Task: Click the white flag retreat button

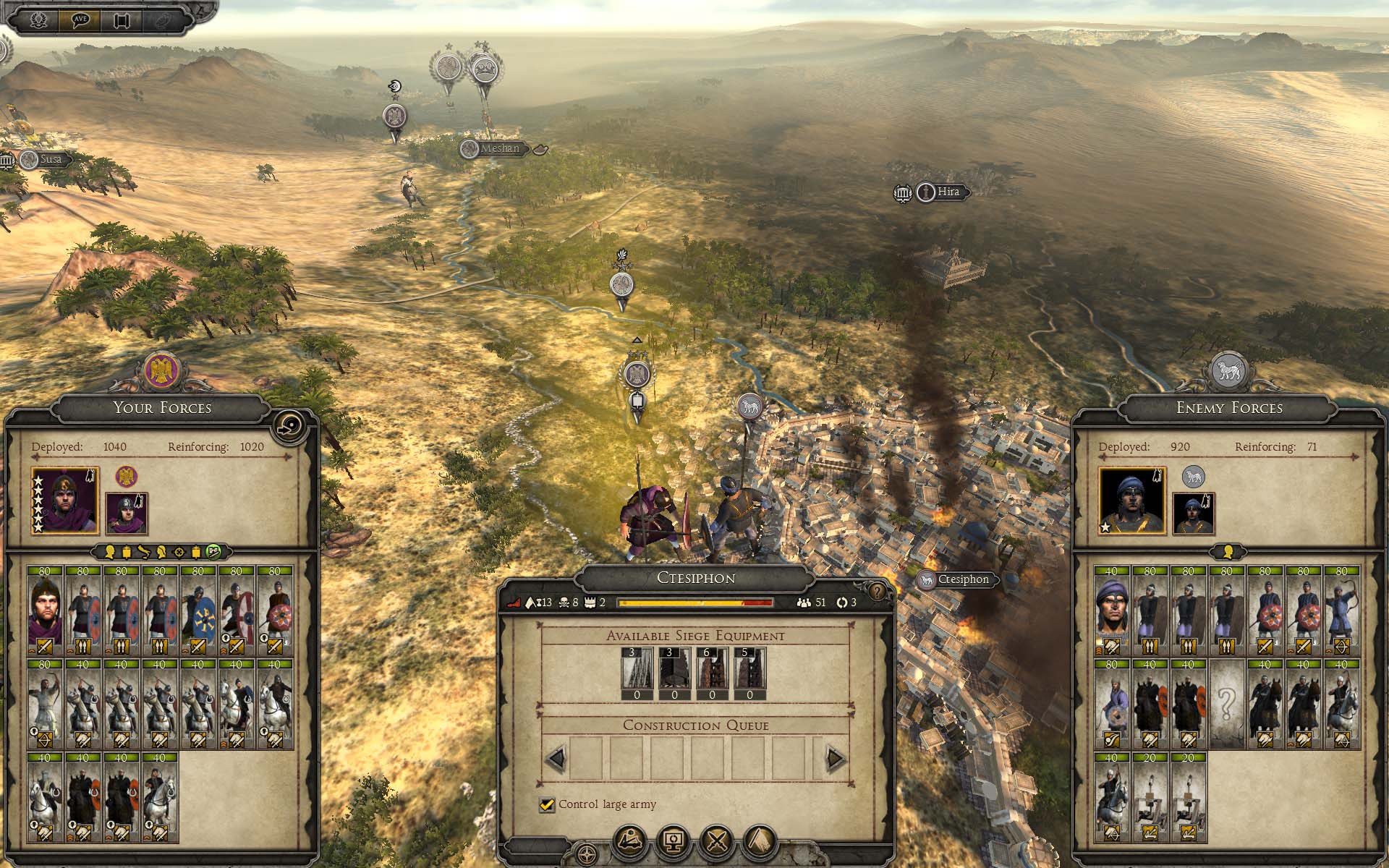Action: tap(760, 841)
